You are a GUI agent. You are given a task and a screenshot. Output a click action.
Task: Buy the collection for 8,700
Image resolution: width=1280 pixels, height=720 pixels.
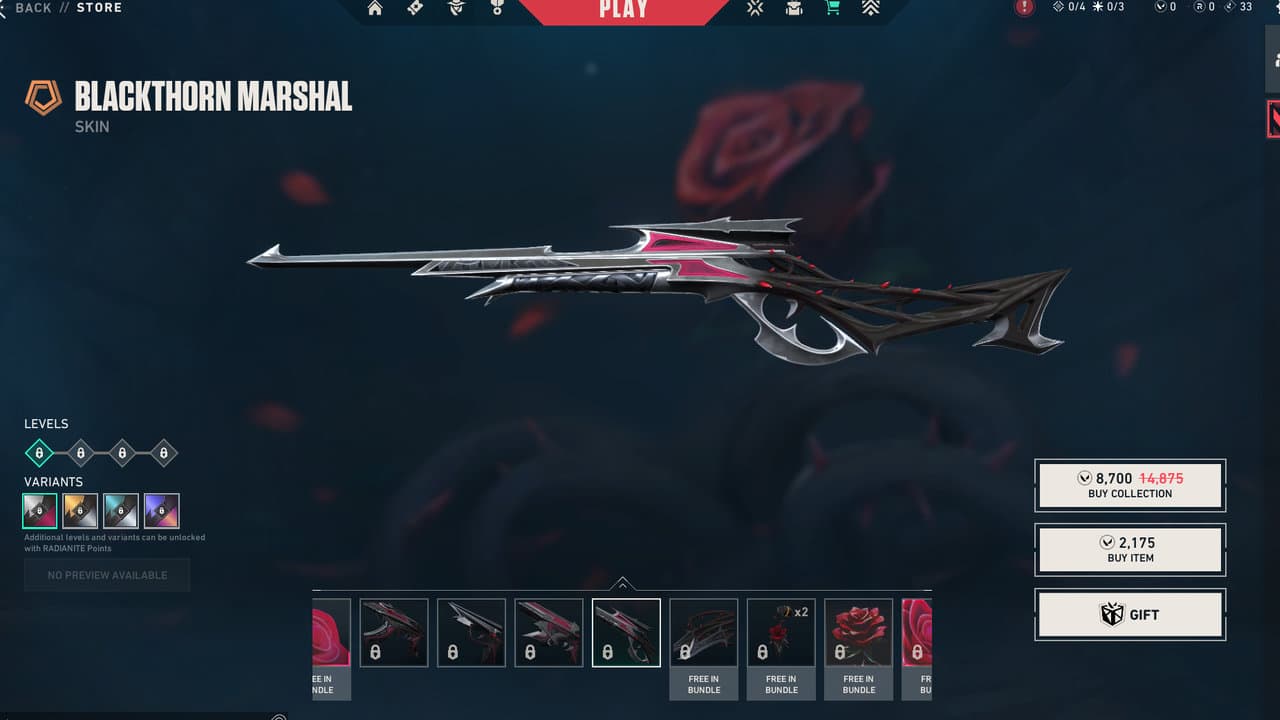click(1130, 485)
